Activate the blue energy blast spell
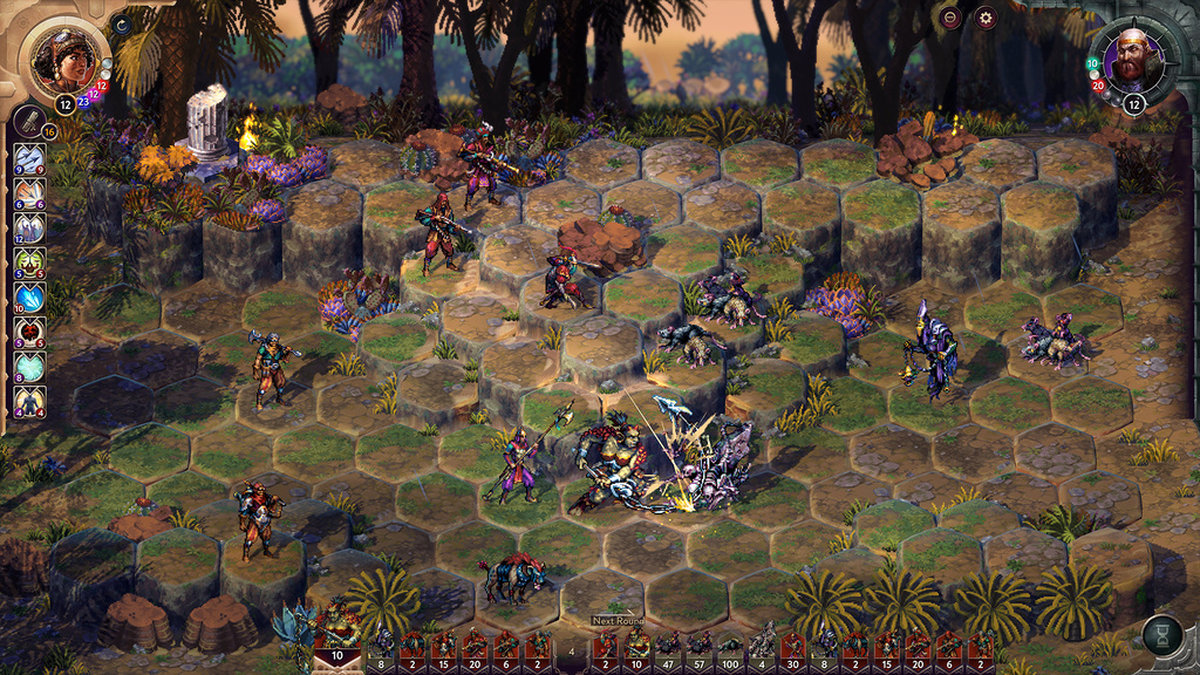Screen dimensions: 1200x675 pyautogui.click(x=29, y=298)
